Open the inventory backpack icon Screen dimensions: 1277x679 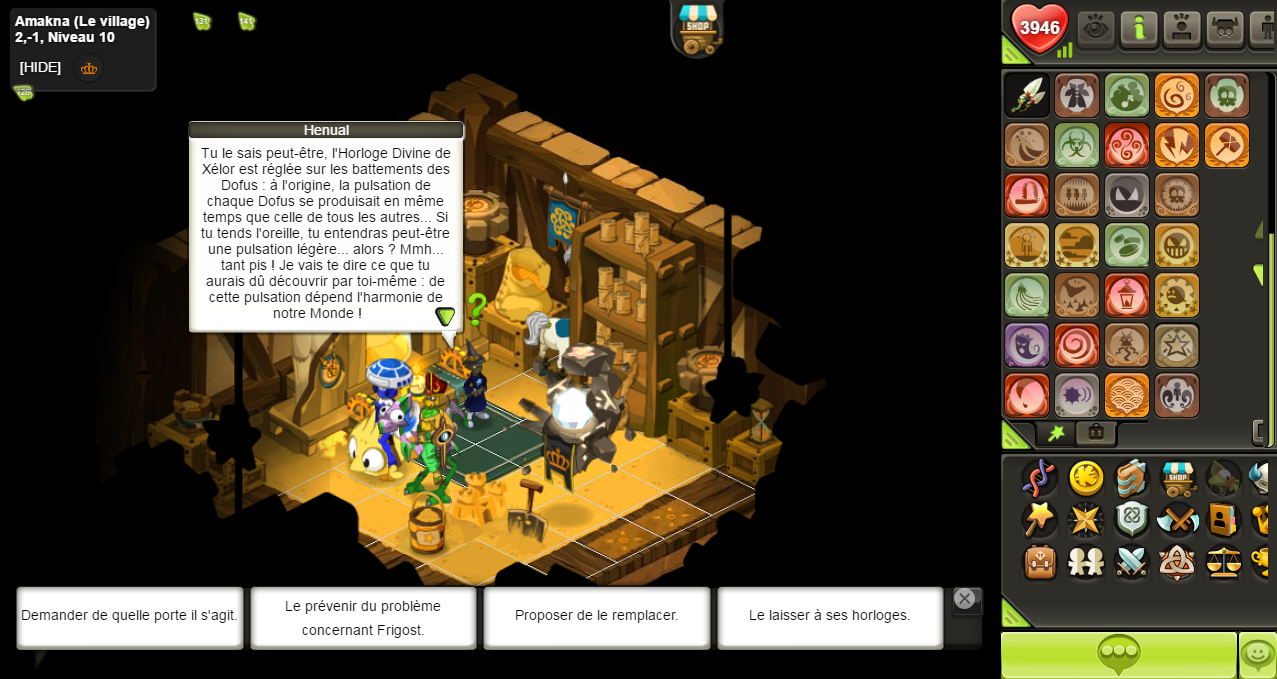pyautogui.click(x=1040, y=562)
